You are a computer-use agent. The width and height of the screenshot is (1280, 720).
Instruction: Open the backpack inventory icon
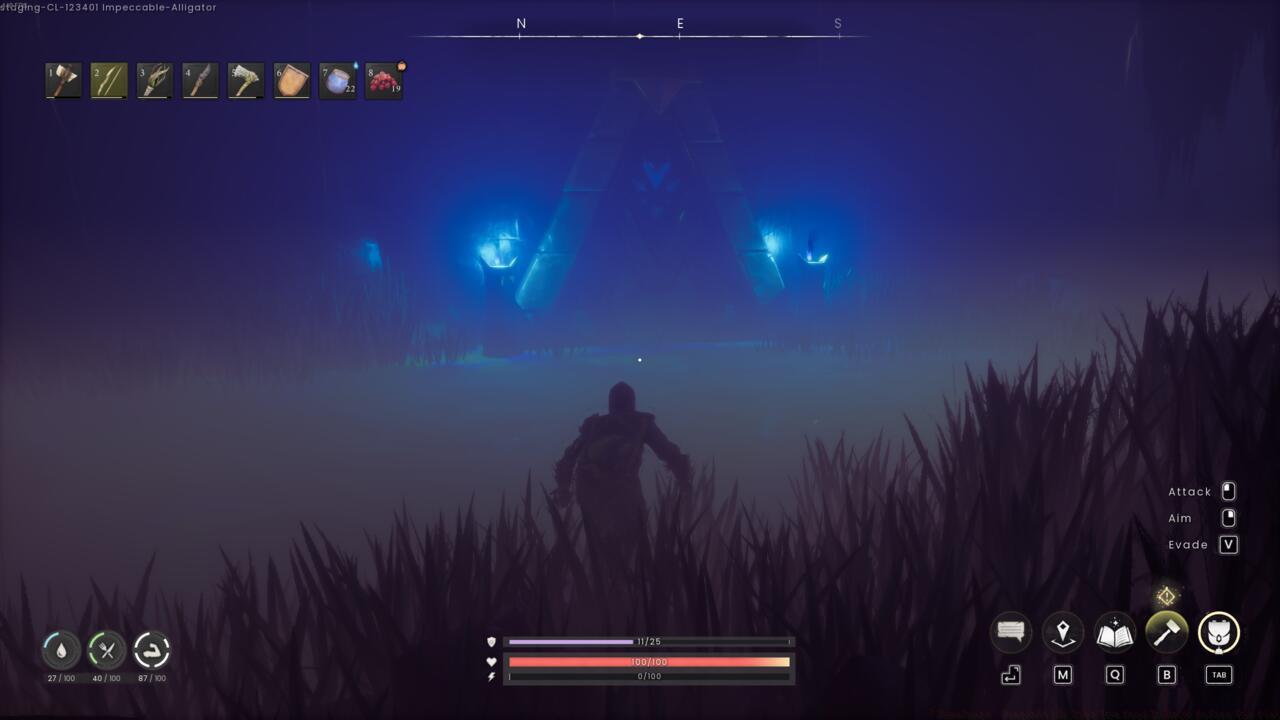point(1218,631)
